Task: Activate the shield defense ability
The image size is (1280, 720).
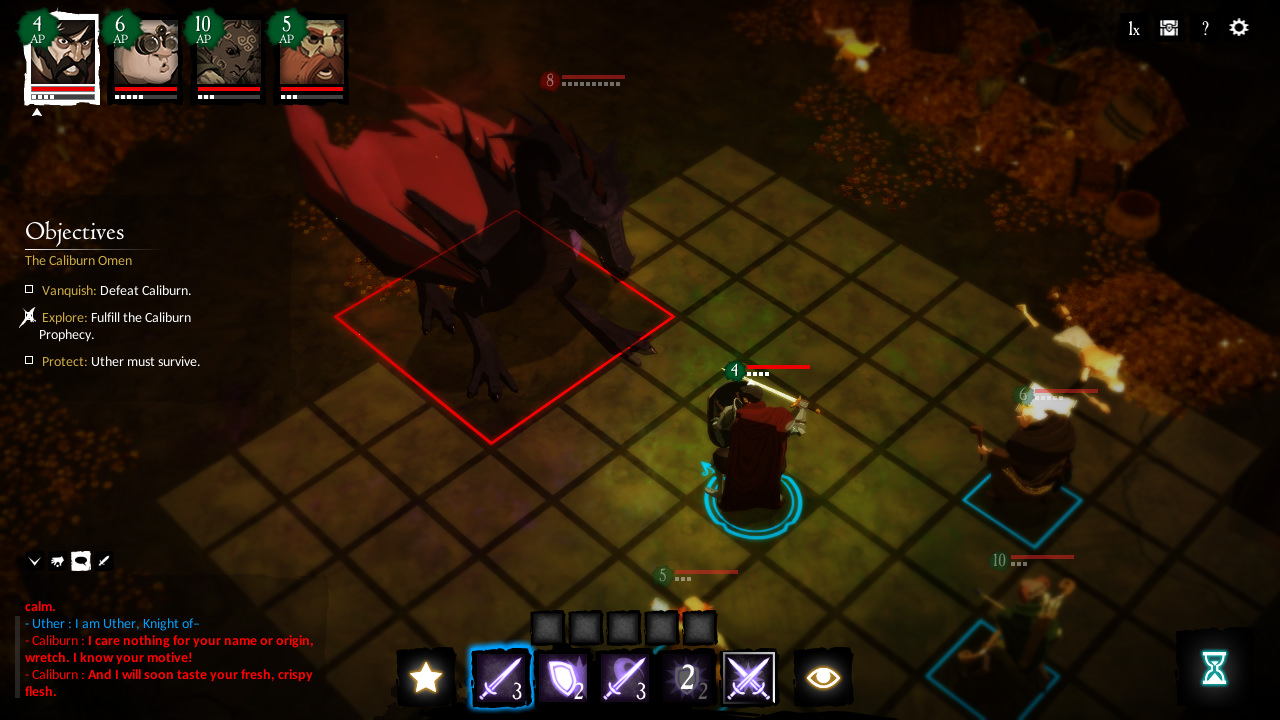Action: (563, 677)
